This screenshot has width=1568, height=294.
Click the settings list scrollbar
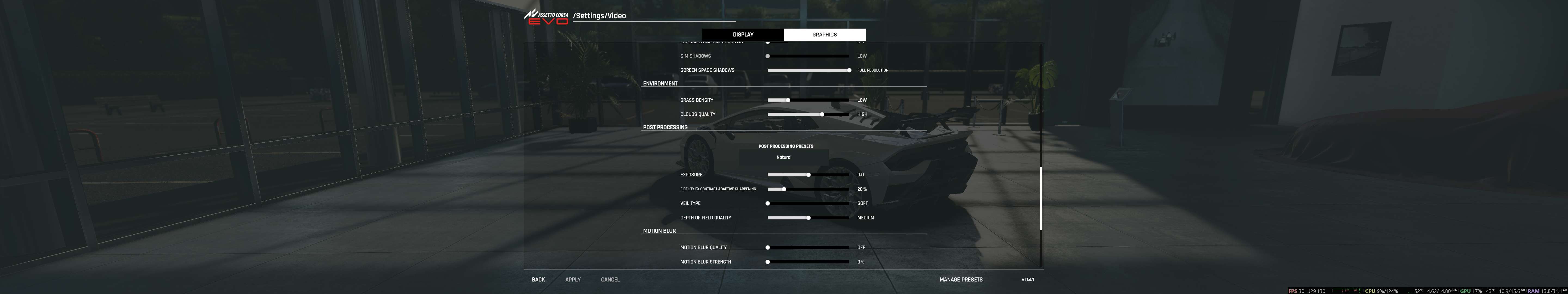[1041, 198]
